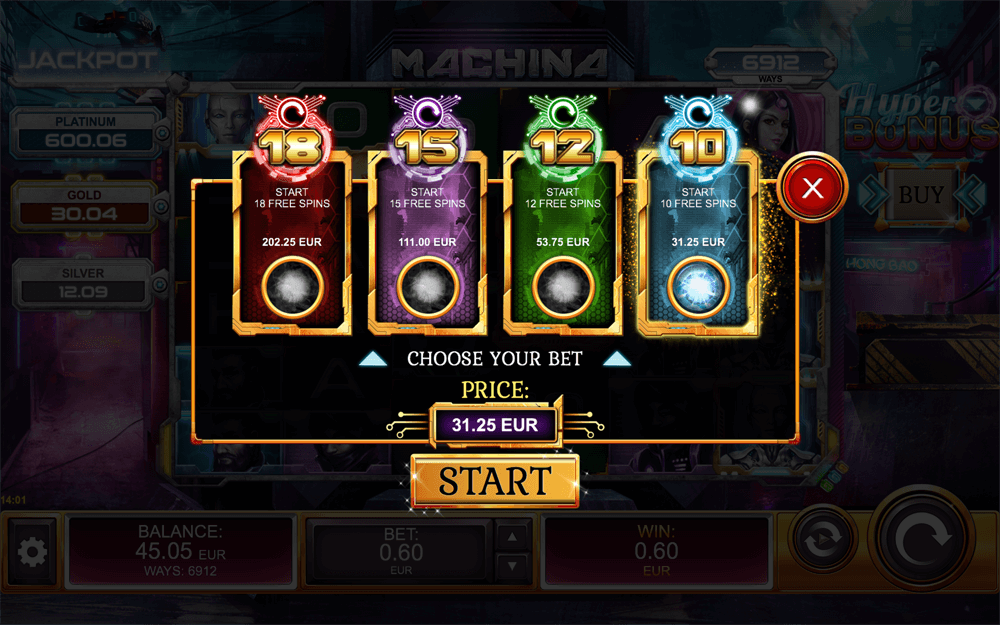Activate the autoplay button

[x=822, y=541]
